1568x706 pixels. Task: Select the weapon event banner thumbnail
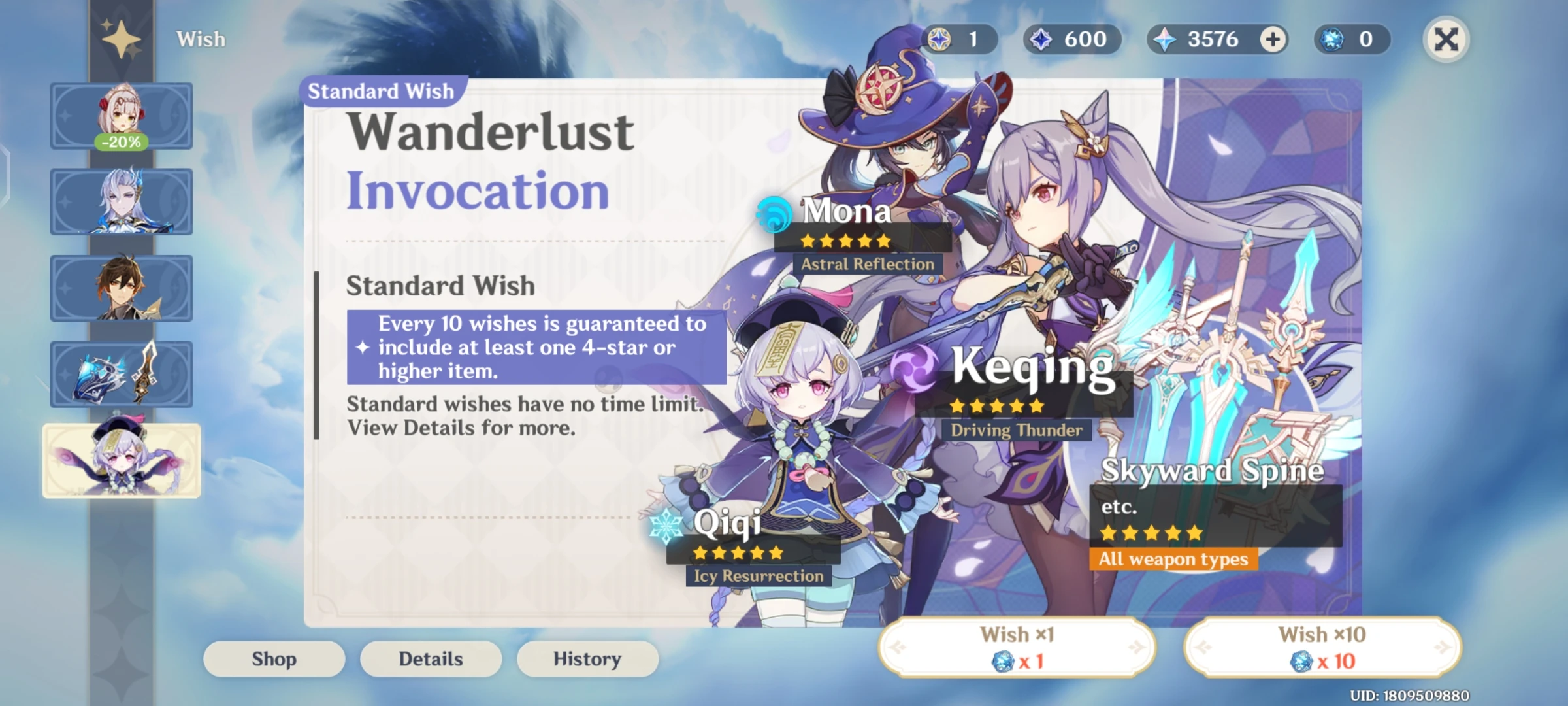coord(121,373)
